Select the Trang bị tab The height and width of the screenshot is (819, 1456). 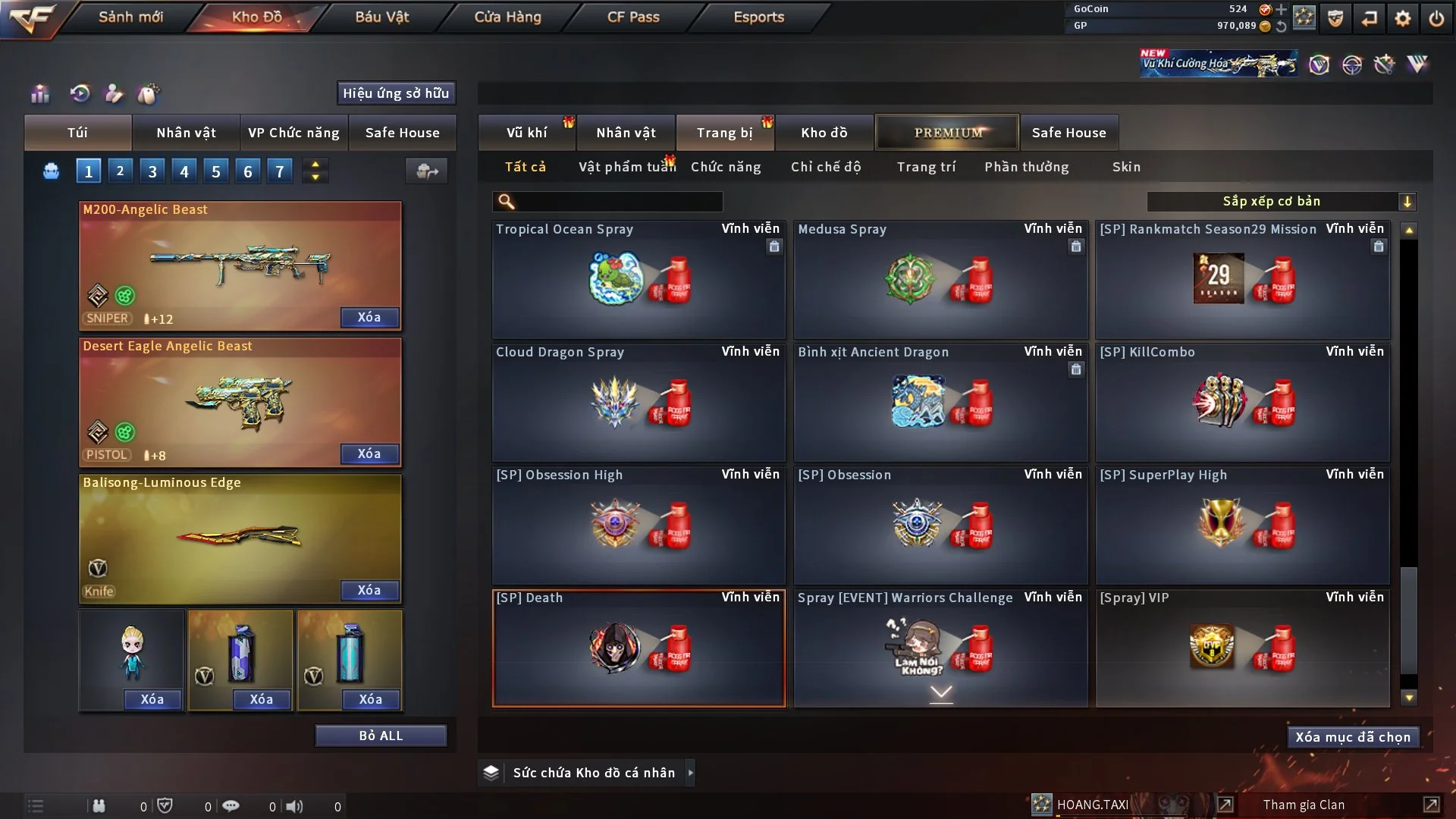point(724,133)
